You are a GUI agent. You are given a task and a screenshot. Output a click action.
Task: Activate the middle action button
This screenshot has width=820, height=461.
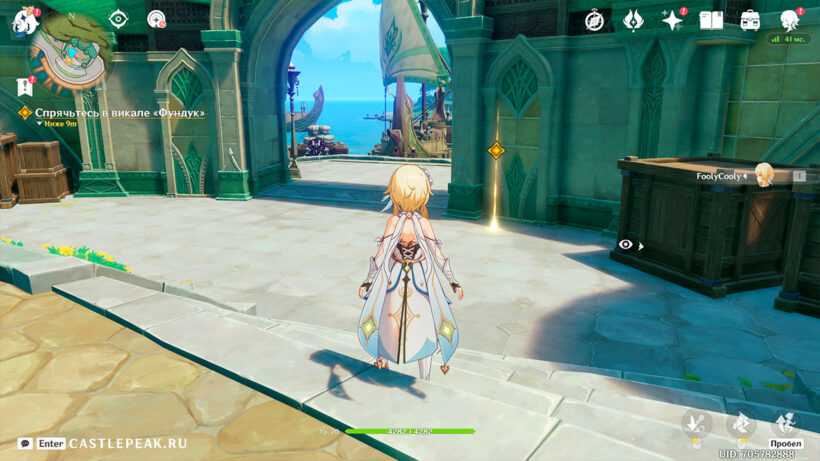coord(741,424)
